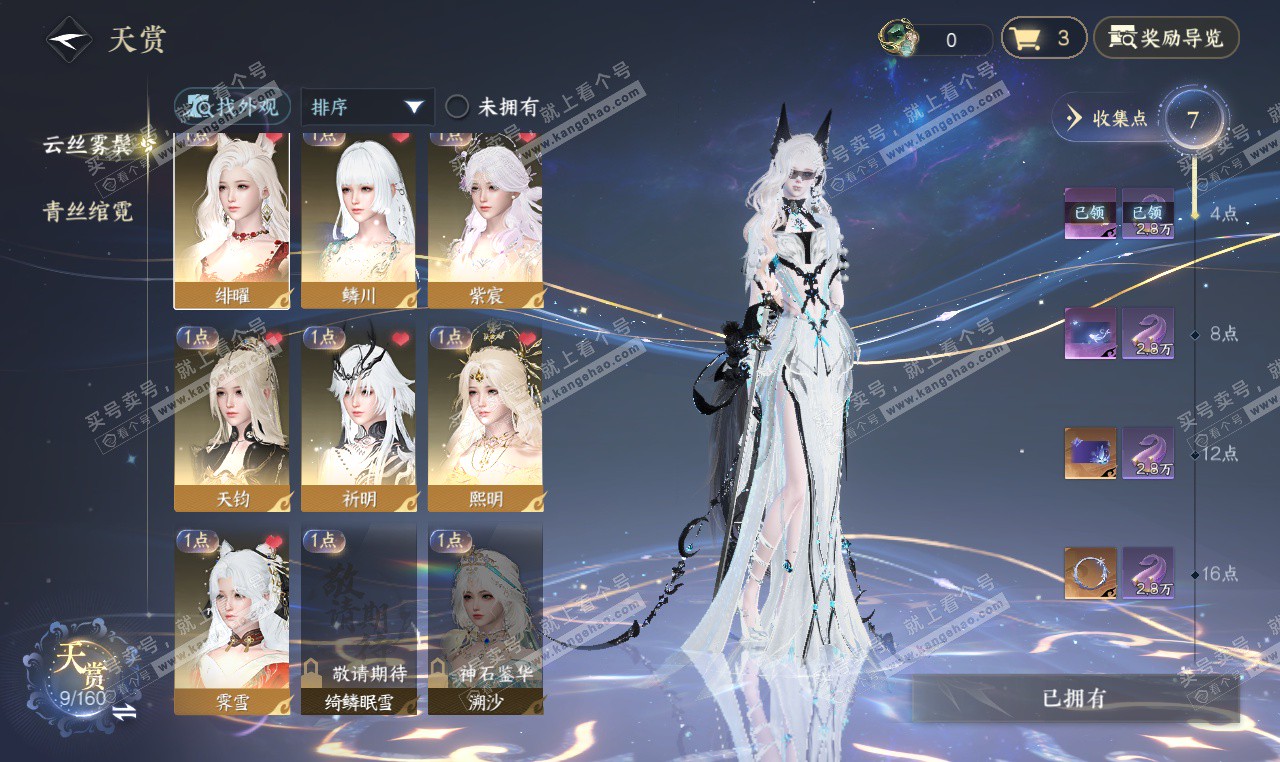
Task: Switch to the 青丝绾霓 category tab
Action: click(88, 211)
